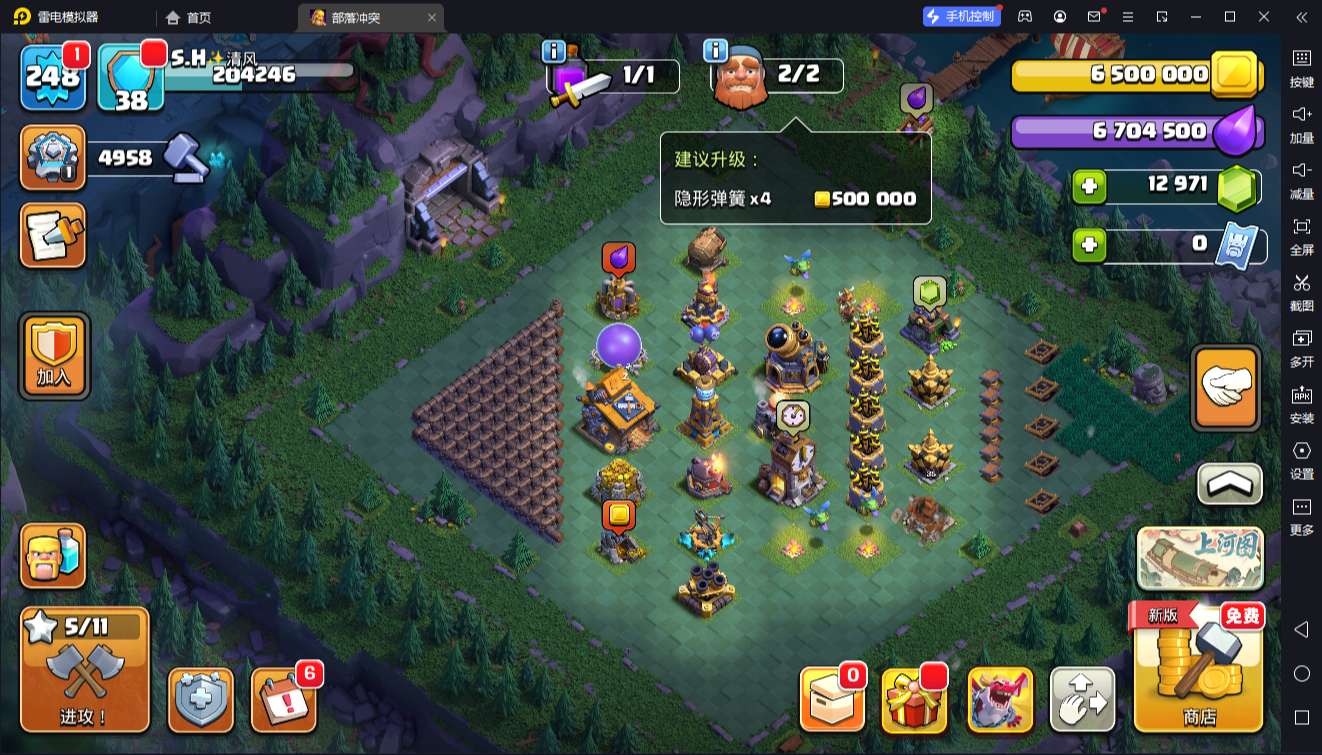Open the storage box with 0 badge
This screenshot has height=755, width=1322.
click(831, 700)
